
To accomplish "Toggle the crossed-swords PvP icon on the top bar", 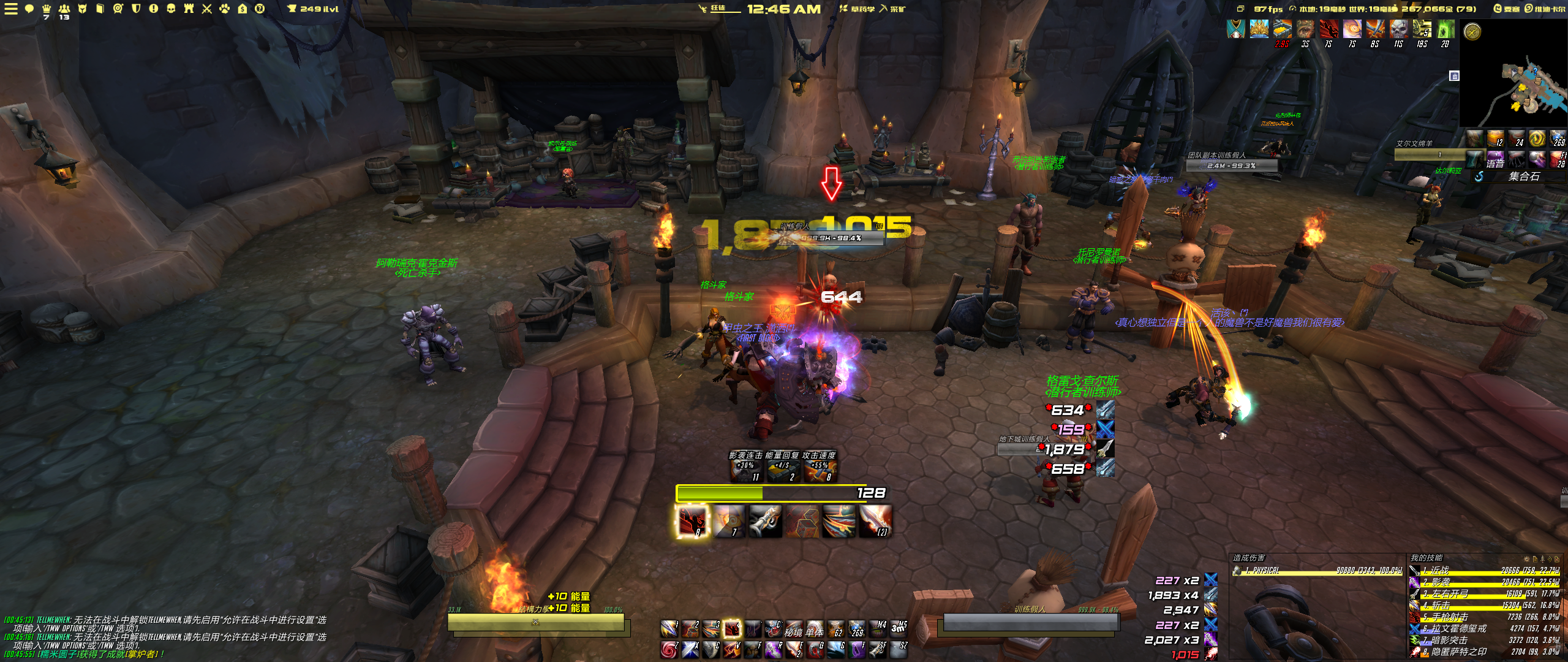I will tap(208, 9).
